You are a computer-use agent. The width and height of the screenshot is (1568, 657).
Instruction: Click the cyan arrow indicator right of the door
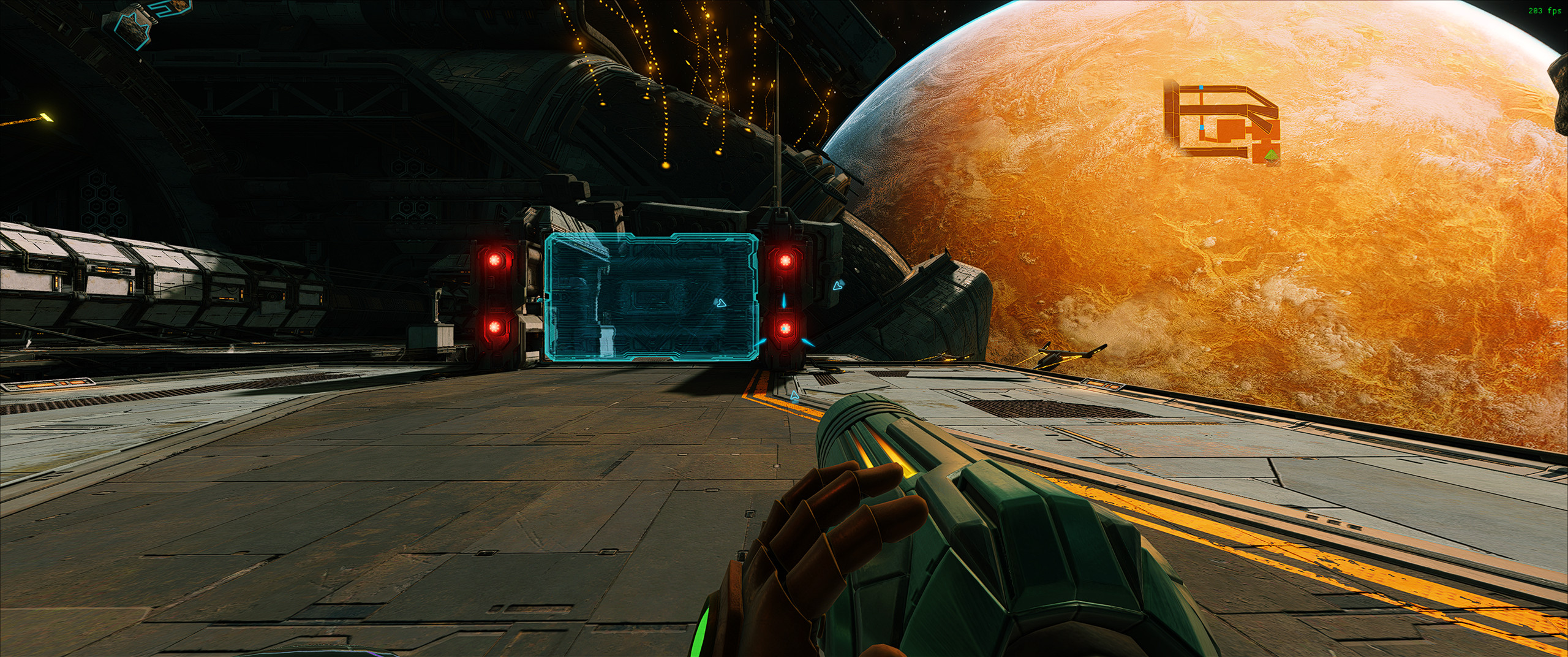pos(838,286)
